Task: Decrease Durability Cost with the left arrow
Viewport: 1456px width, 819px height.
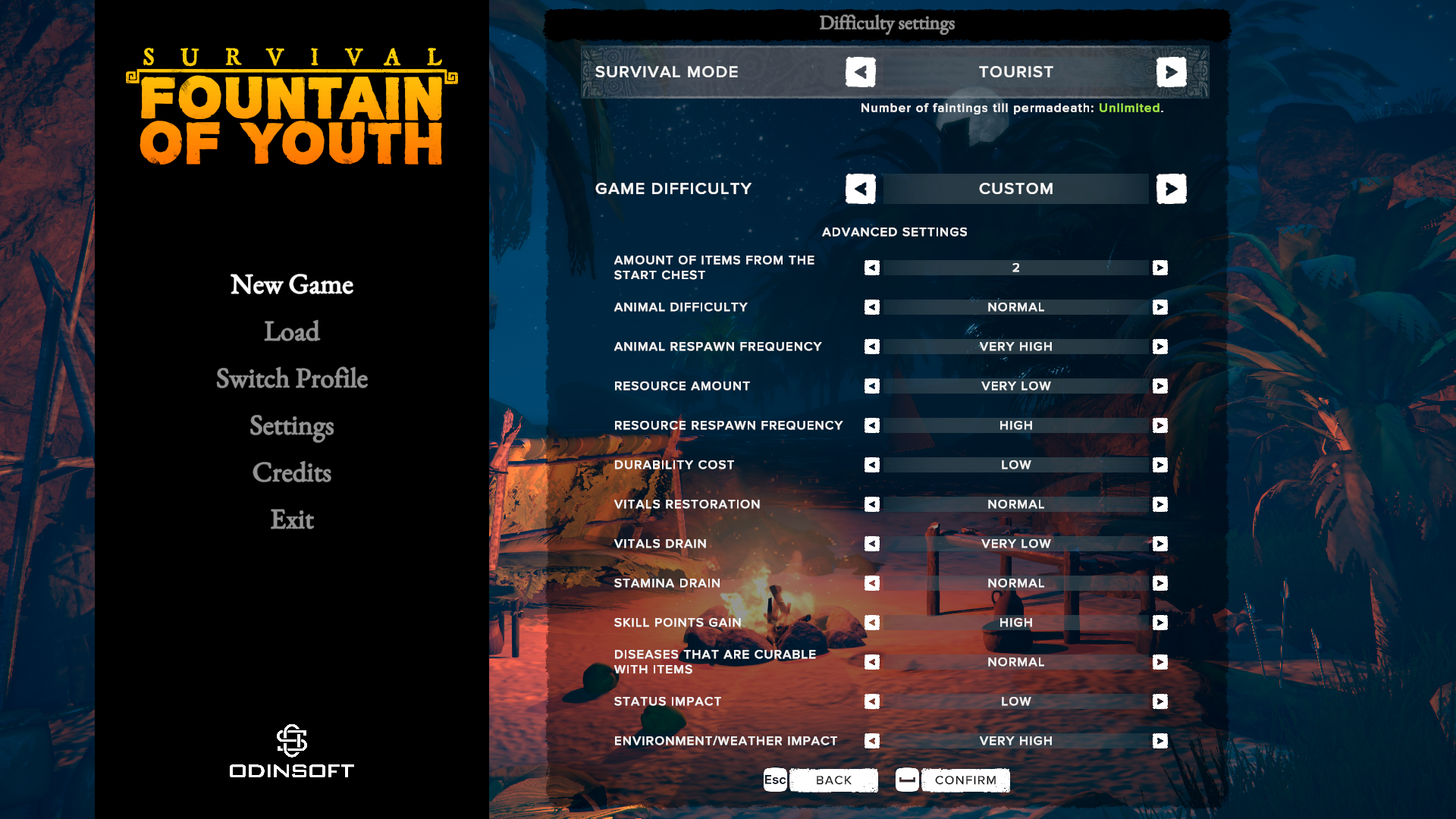Action: coord(871,464)
